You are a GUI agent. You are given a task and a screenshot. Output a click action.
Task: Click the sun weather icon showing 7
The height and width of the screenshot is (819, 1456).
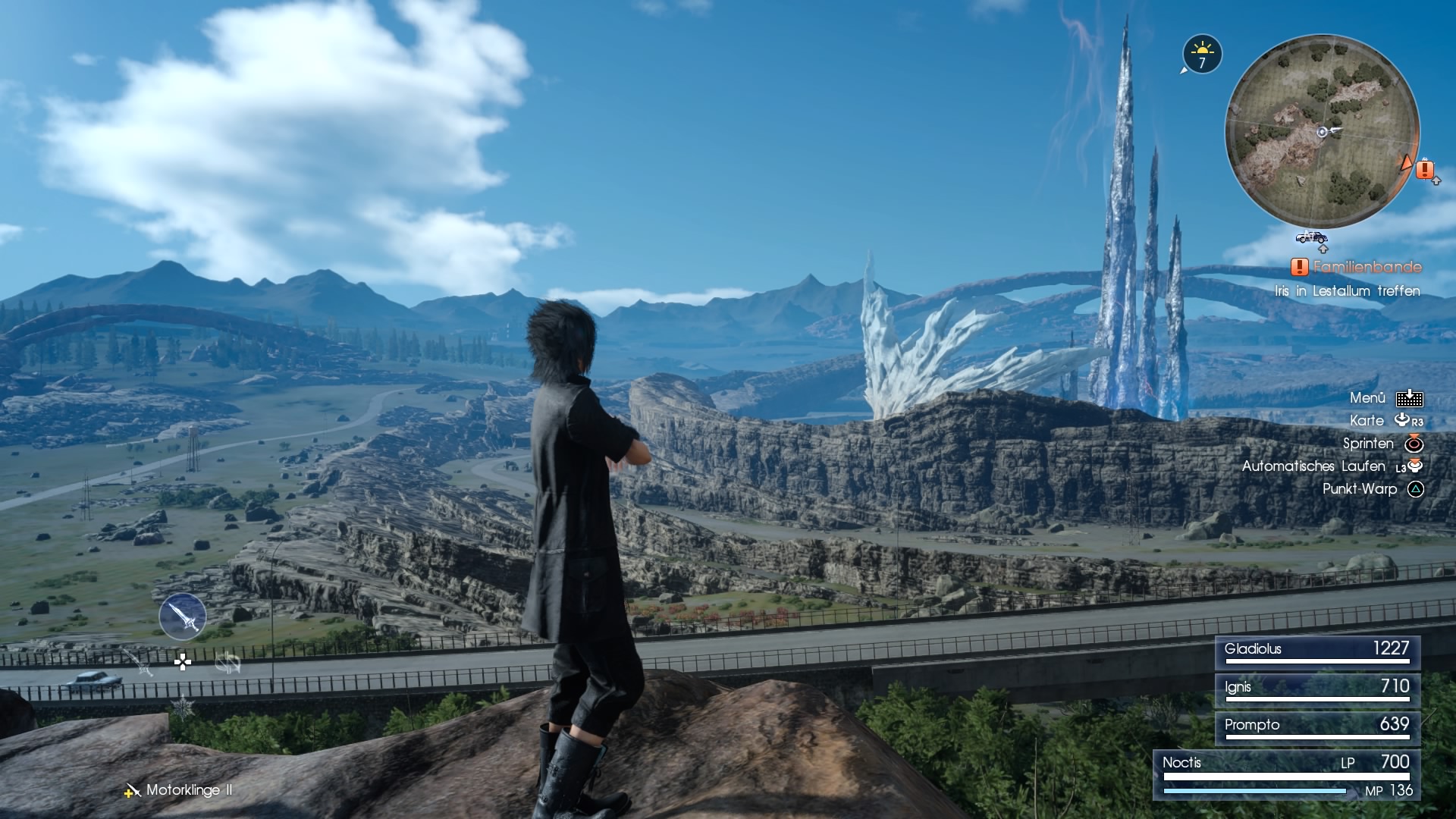[x=1203, y=54]
